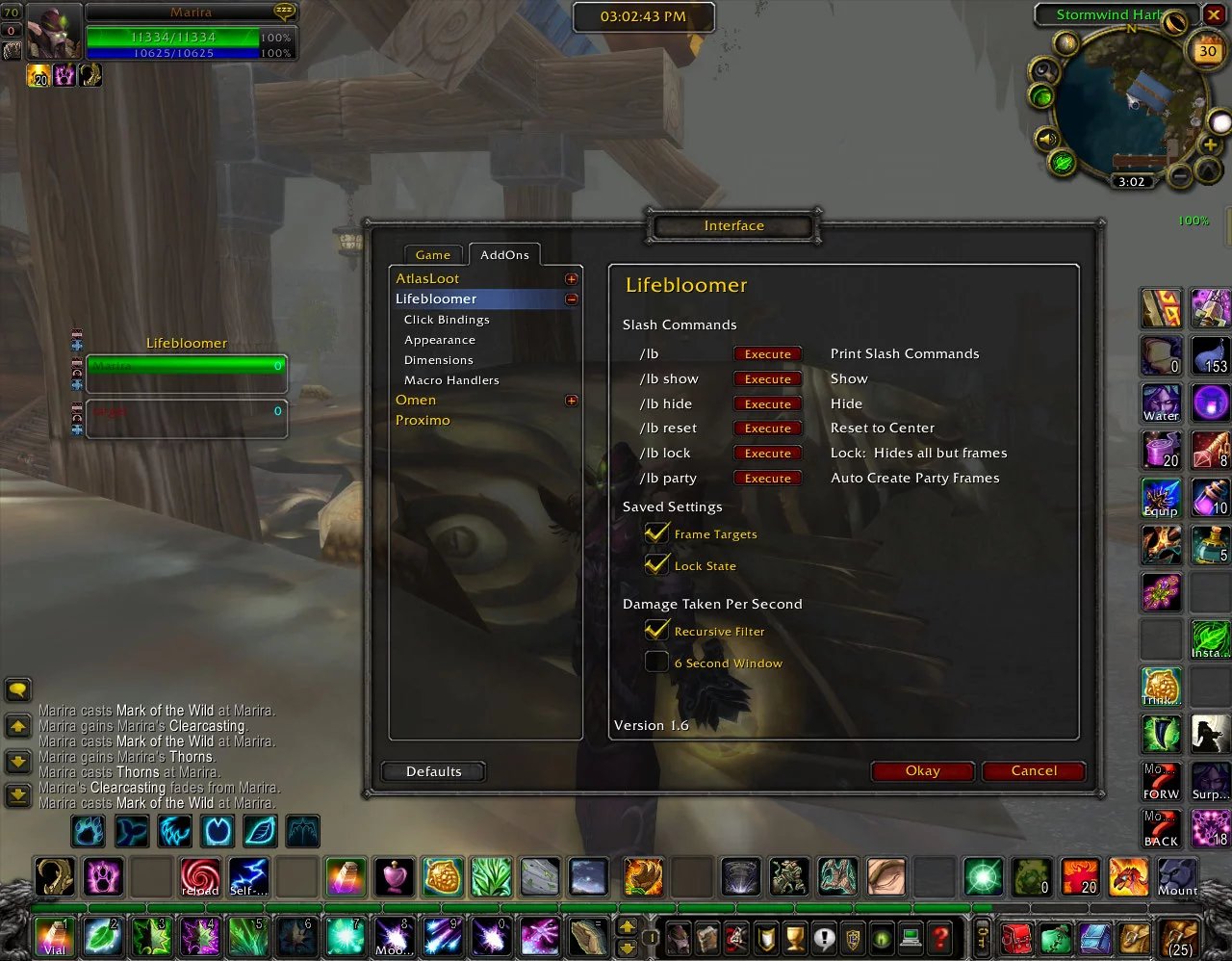Open the Appearance sub-options
The height and width of the screenshot is (961, 1232).
coord(440,340)
